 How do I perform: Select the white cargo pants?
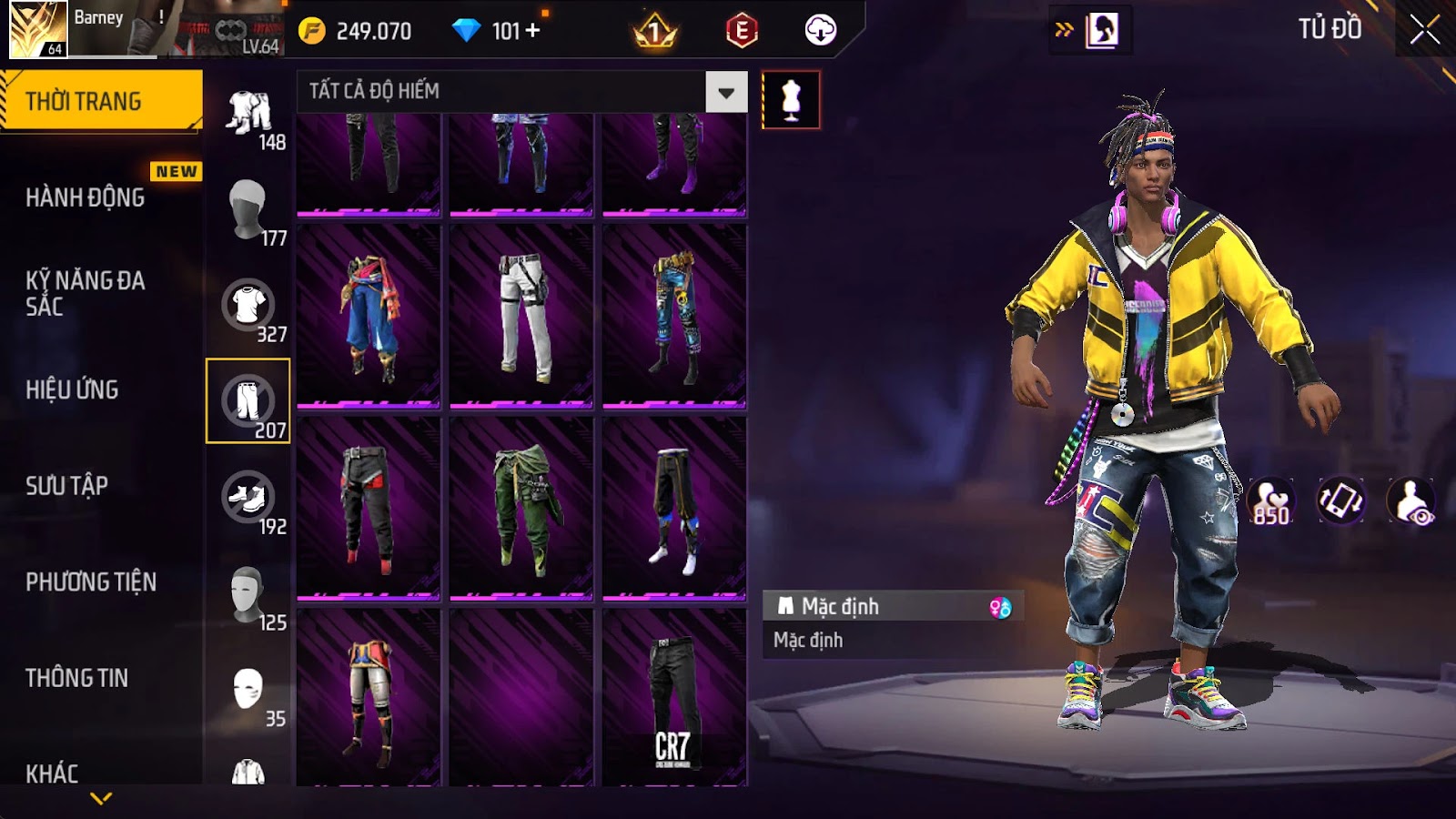point(521,315)
